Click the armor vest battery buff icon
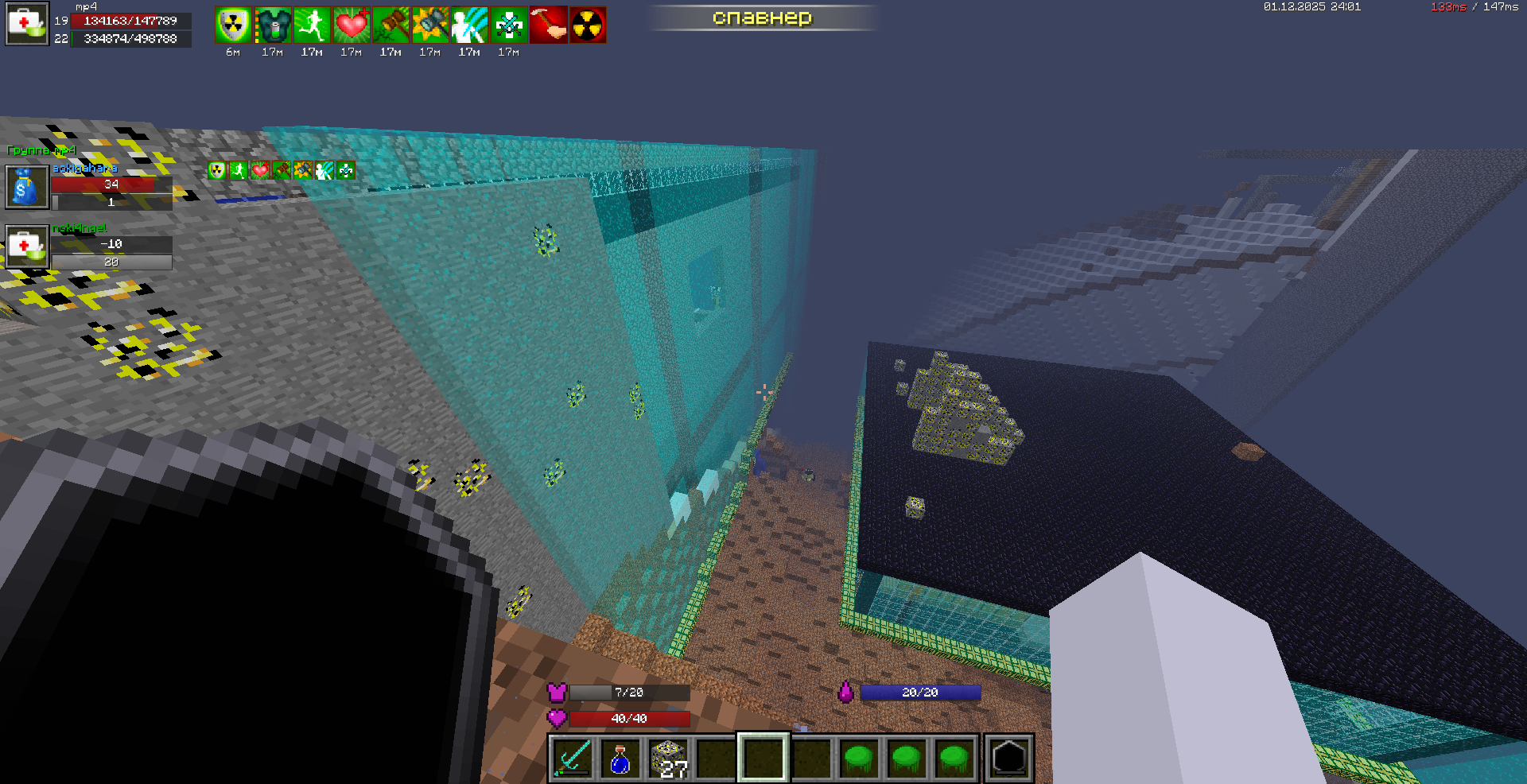Image resolution: width=1527 pixels, height=784 pixels. click(273, 25)
